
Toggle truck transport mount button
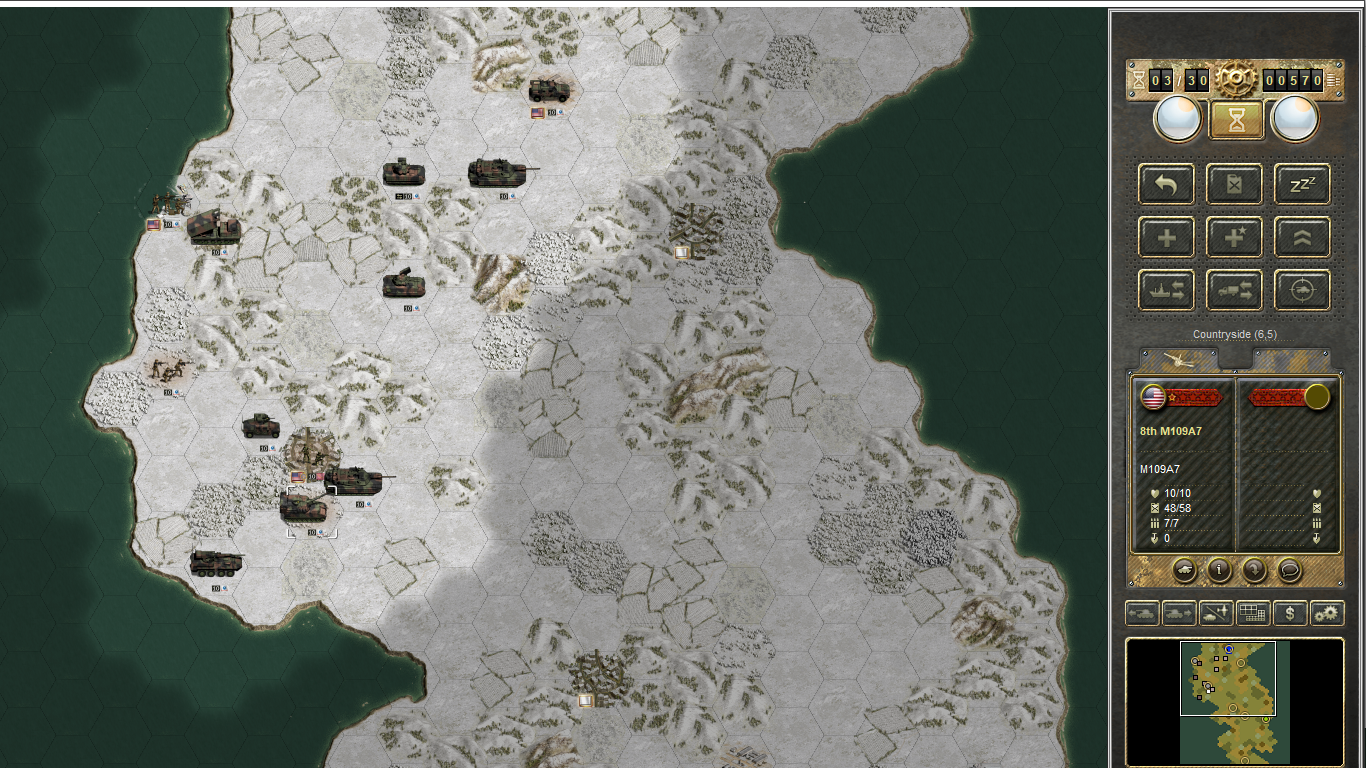coord(1234,291)
